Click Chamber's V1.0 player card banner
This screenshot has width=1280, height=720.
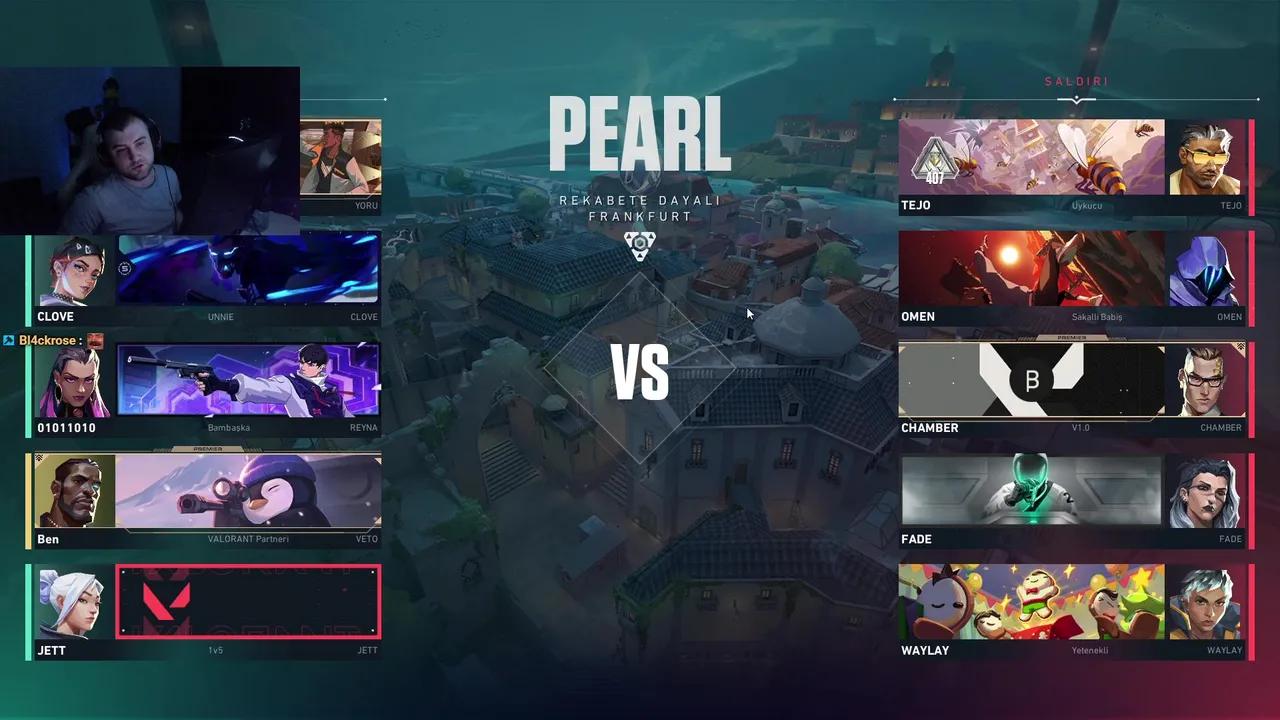tap(1031, 378)
